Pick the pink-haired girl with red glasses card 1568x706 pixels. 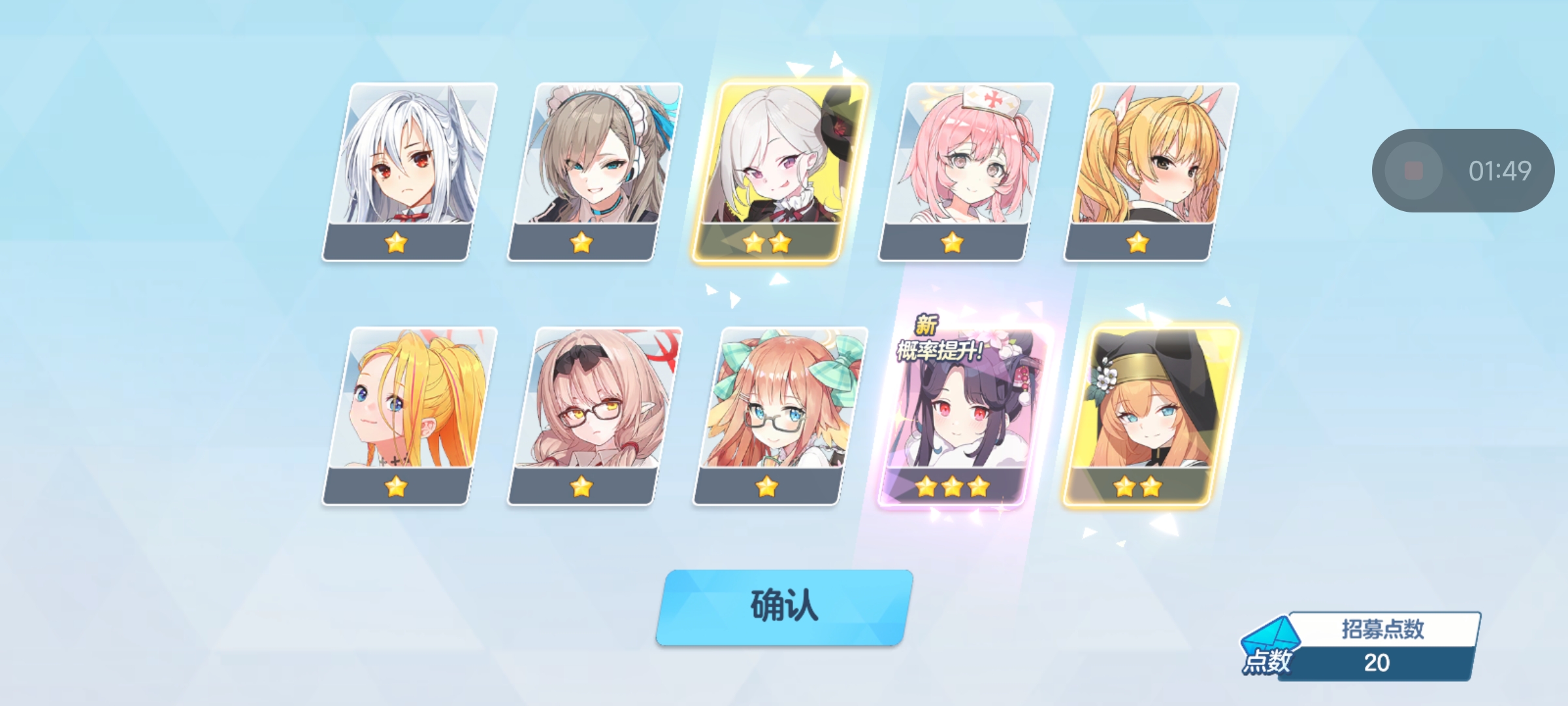595,416
